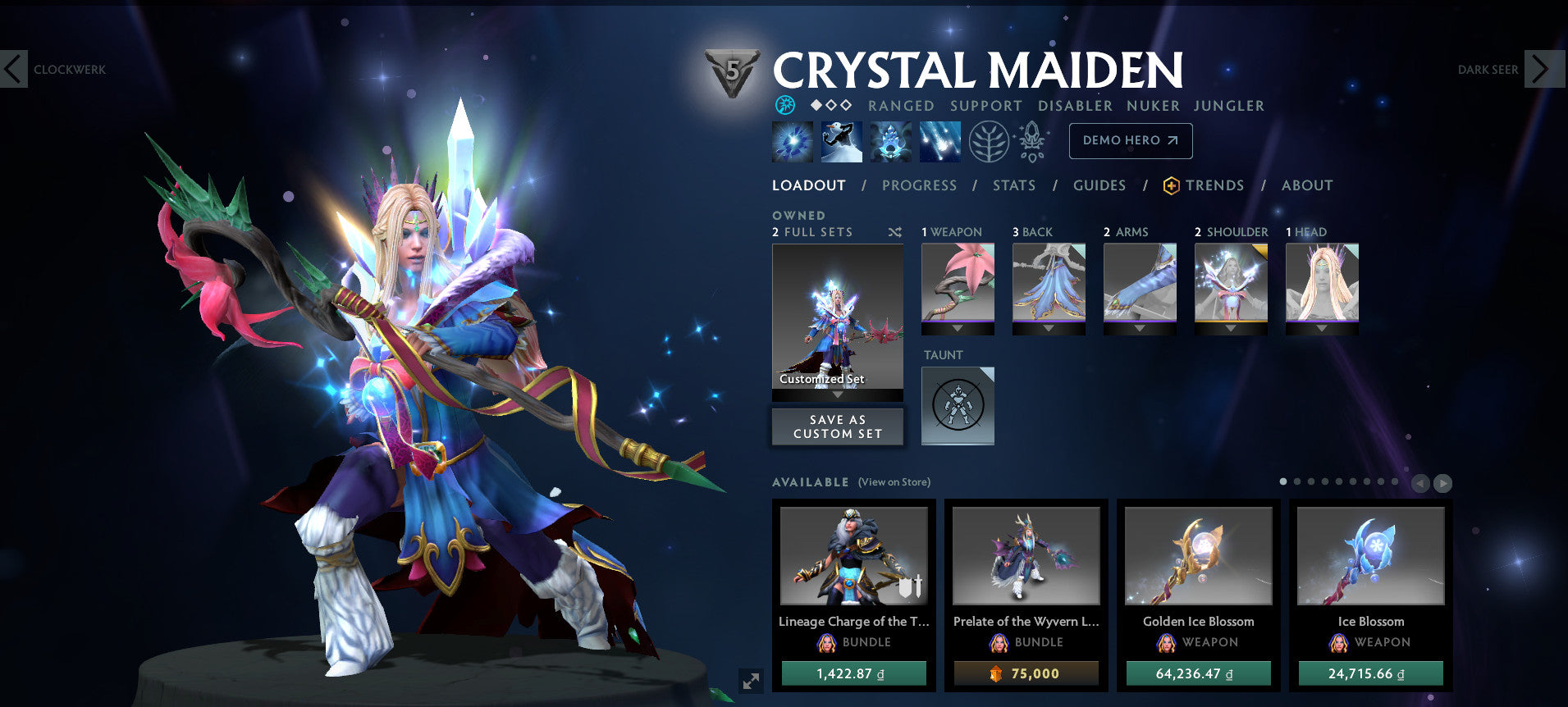Go to previous hero Clockwerk
This screenshot has height=707, width=1568.
(x=15, y=70)
